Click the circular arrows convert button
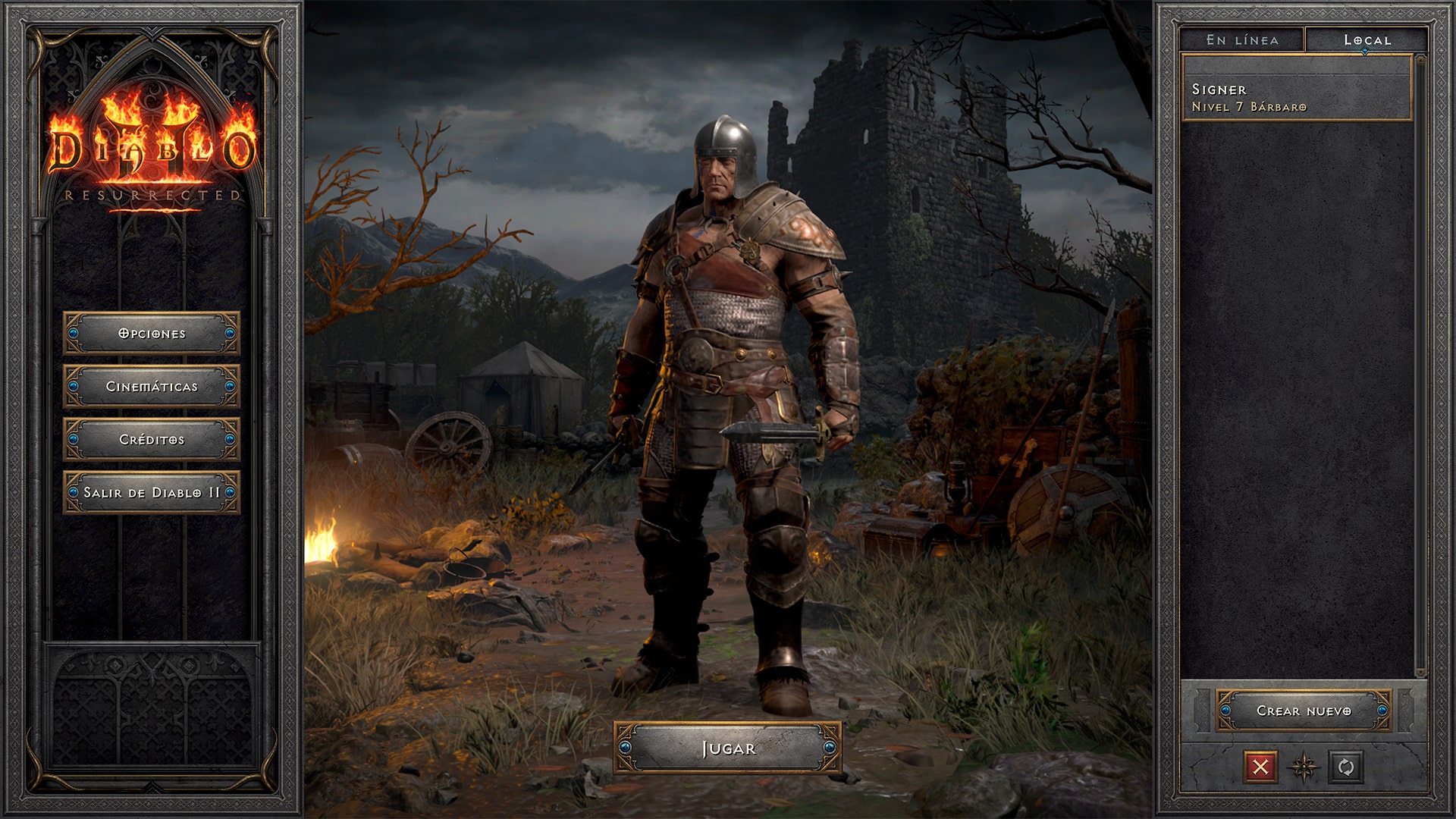This screenshot has width=1456, height=819. point(1346,767)
